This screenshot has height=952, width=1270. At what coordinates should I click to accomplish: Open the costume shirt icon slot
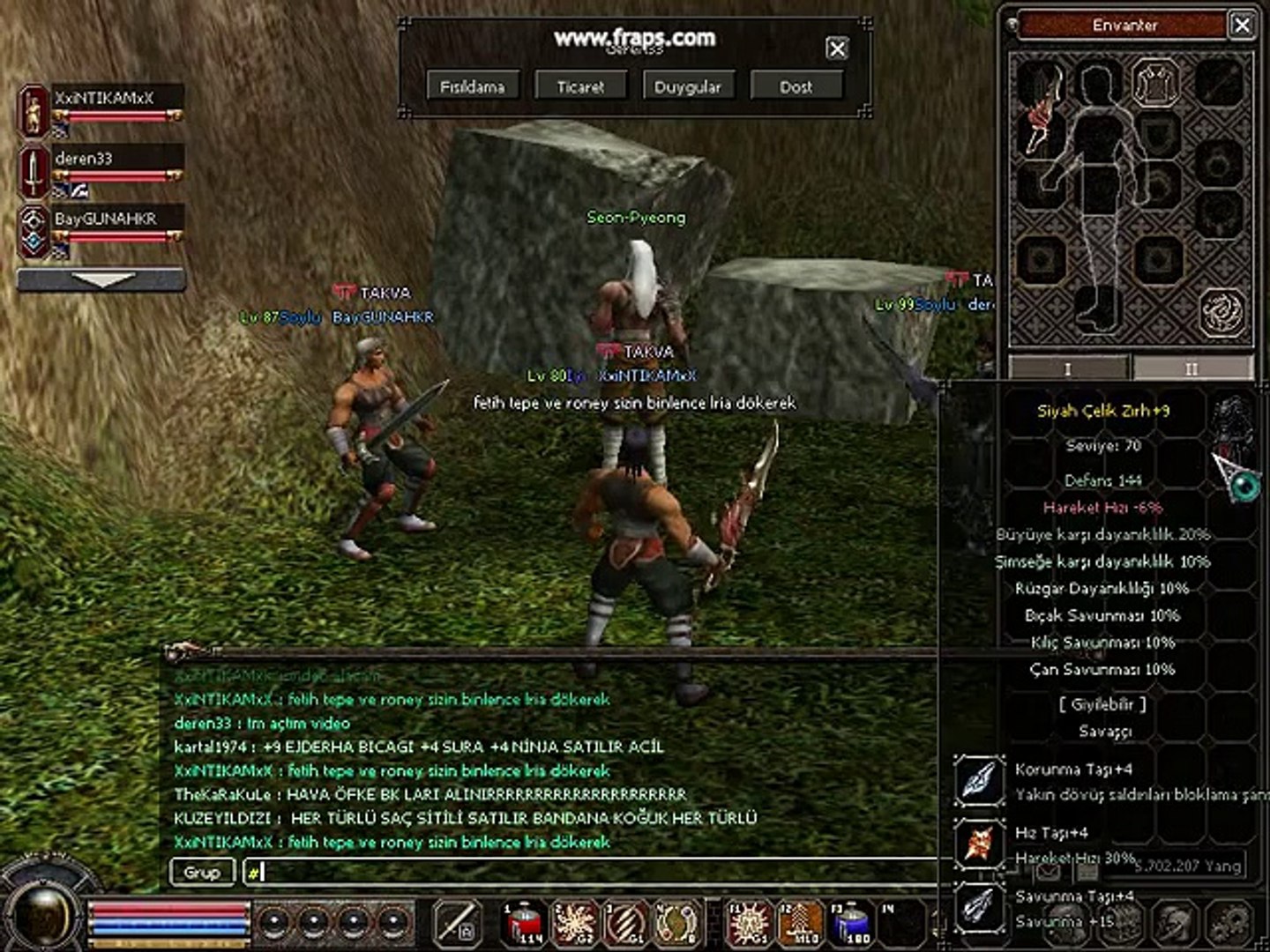(x=1156, y=82)
